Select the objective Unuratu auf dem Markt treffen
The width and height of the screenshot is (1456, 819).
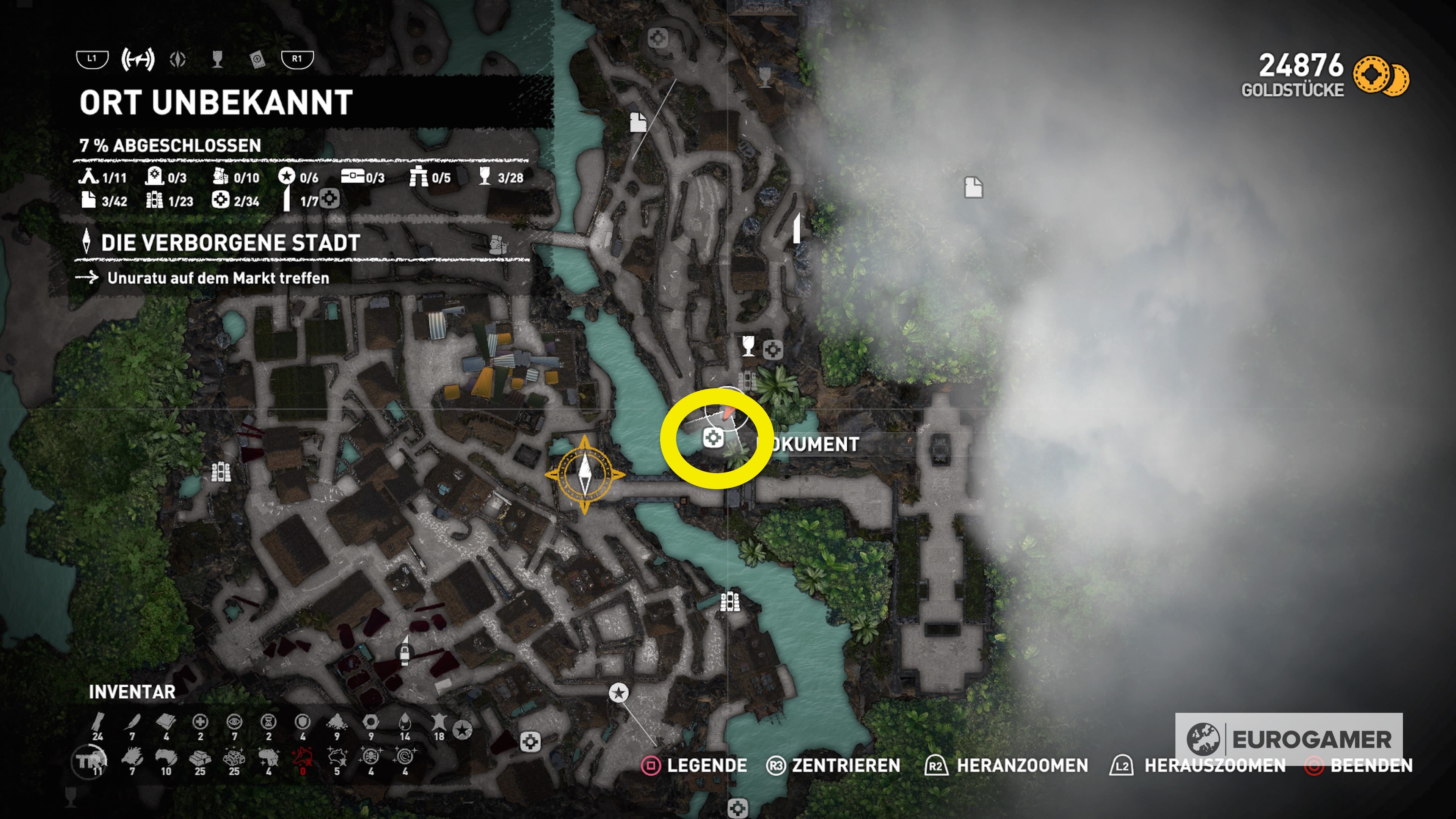218,278
